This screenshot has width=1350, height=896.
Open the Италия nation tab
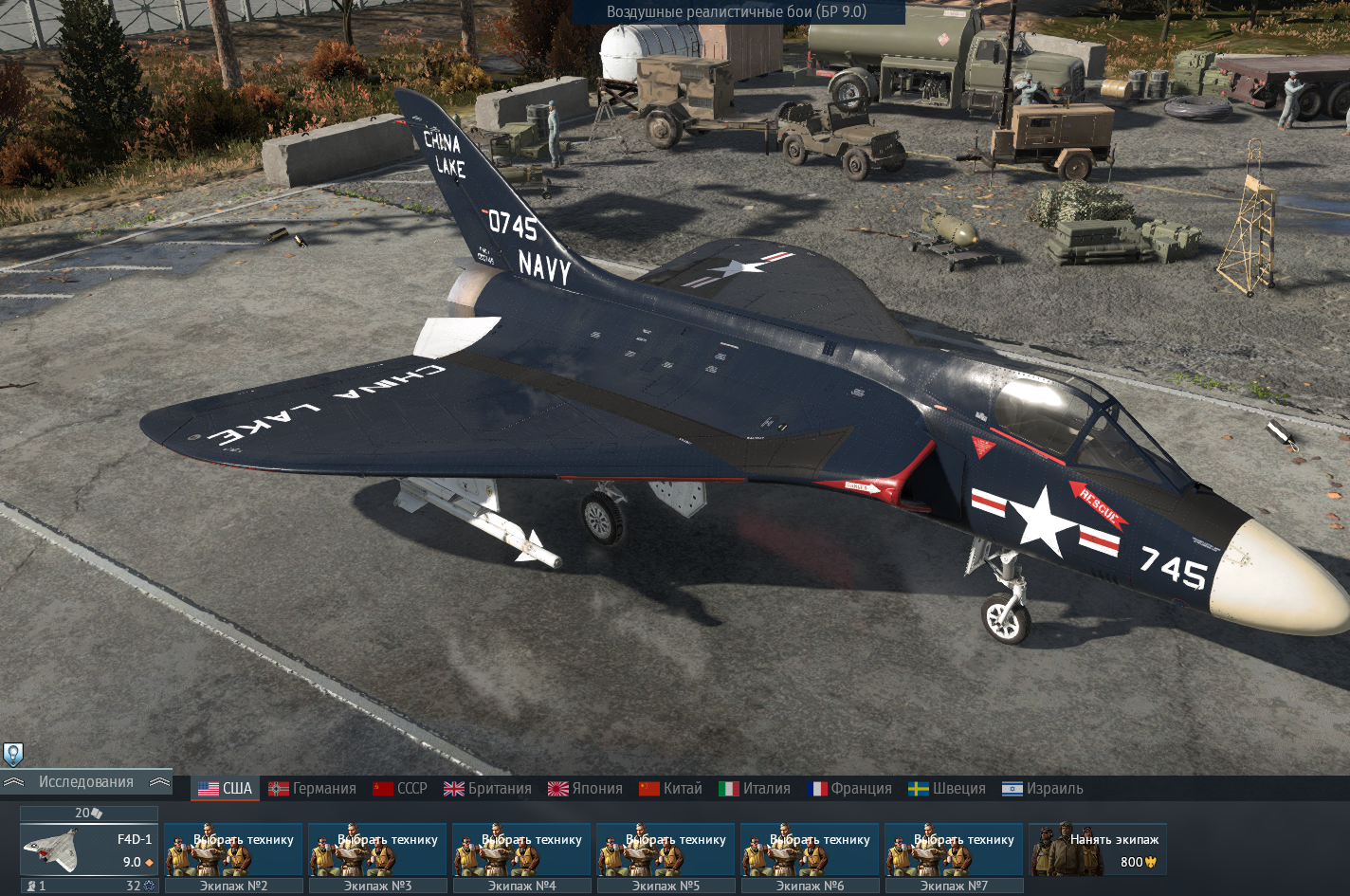coord(755,789)
